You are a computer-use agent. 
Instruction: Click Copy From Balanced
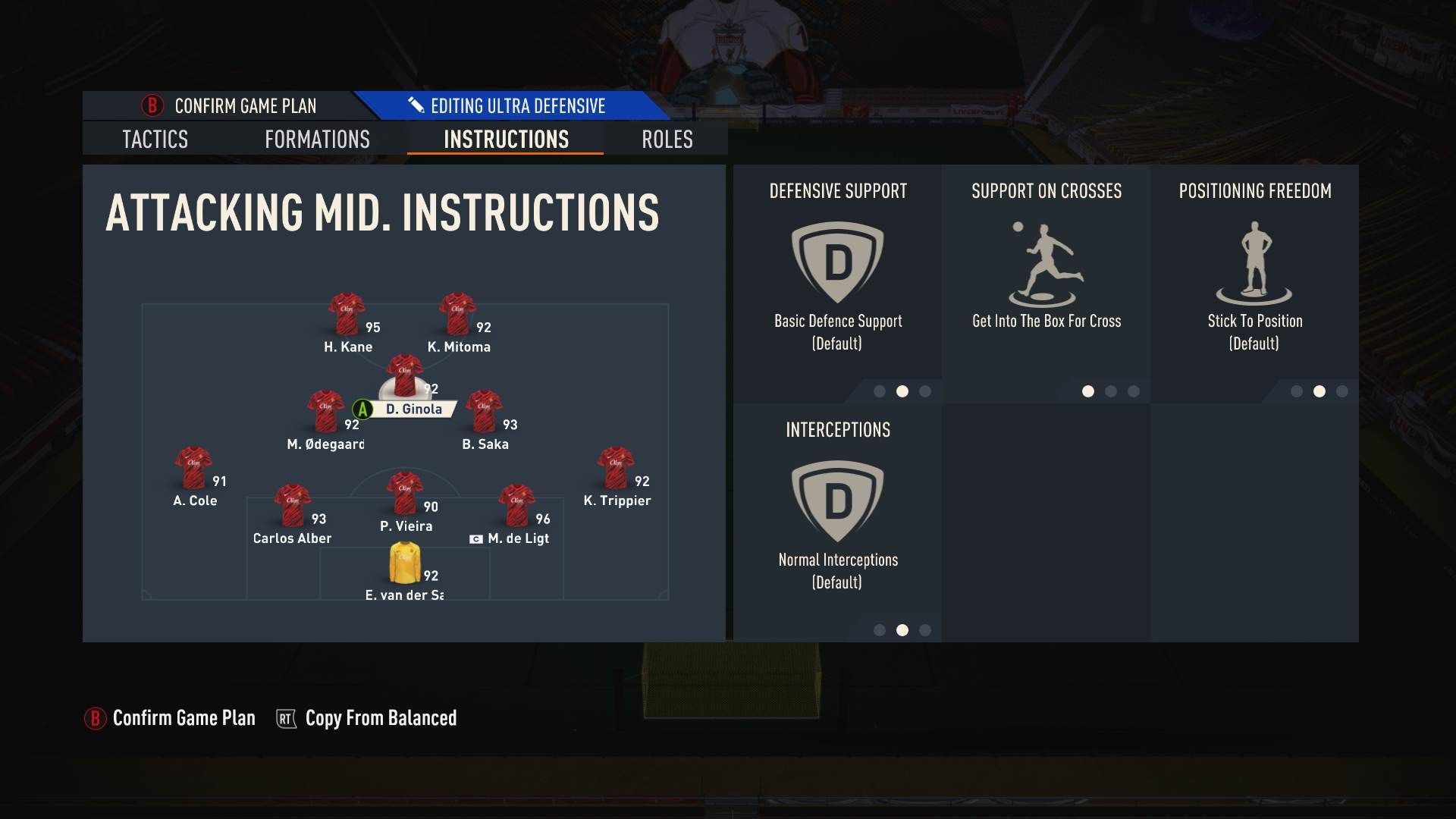[380, 717]
